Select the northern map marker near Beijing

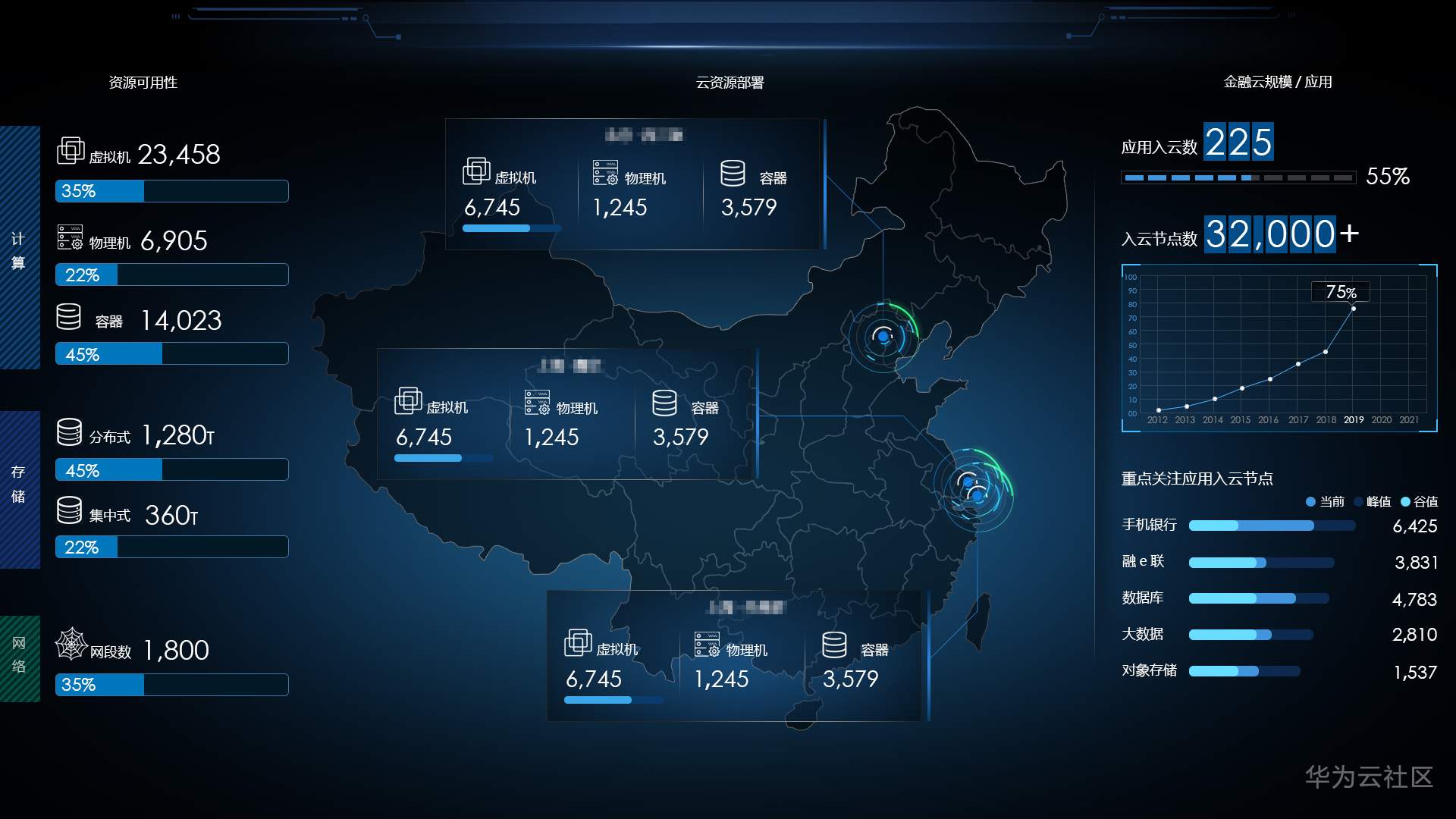pyautogui.click(x=883, y=336)
